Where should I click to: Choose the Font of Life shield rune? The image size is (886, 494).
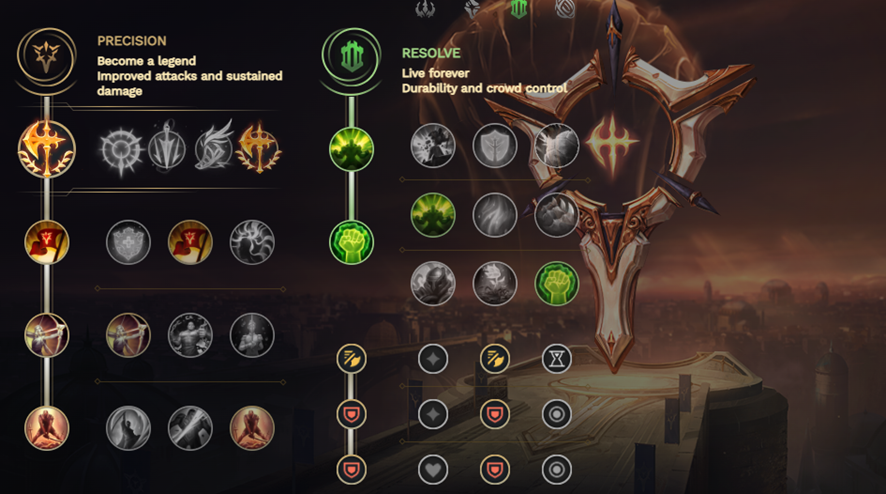click(x=494, y=146)
